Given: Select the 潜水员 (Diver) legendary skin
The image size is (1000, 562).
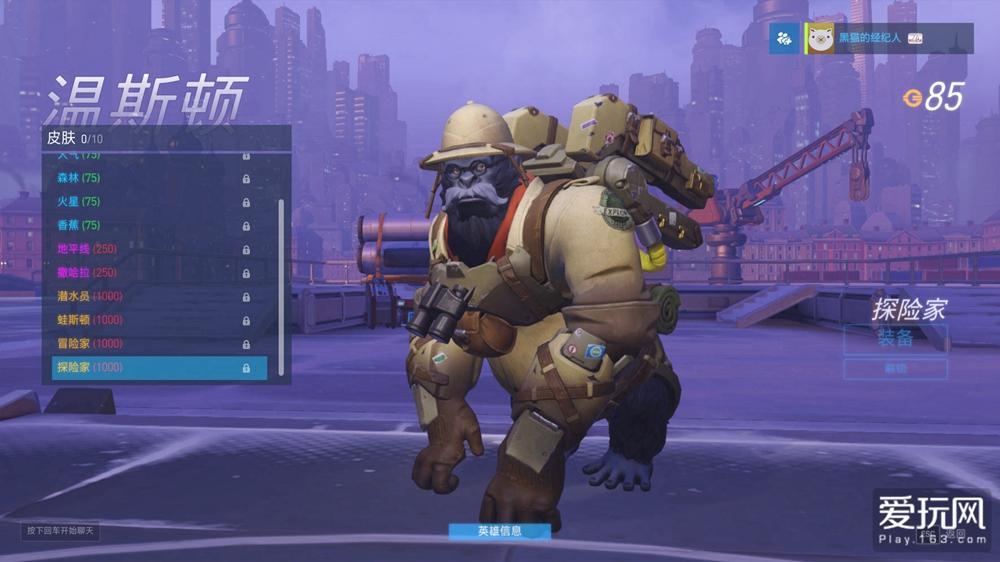Looking at the screenshot, I should pos(150,296).
